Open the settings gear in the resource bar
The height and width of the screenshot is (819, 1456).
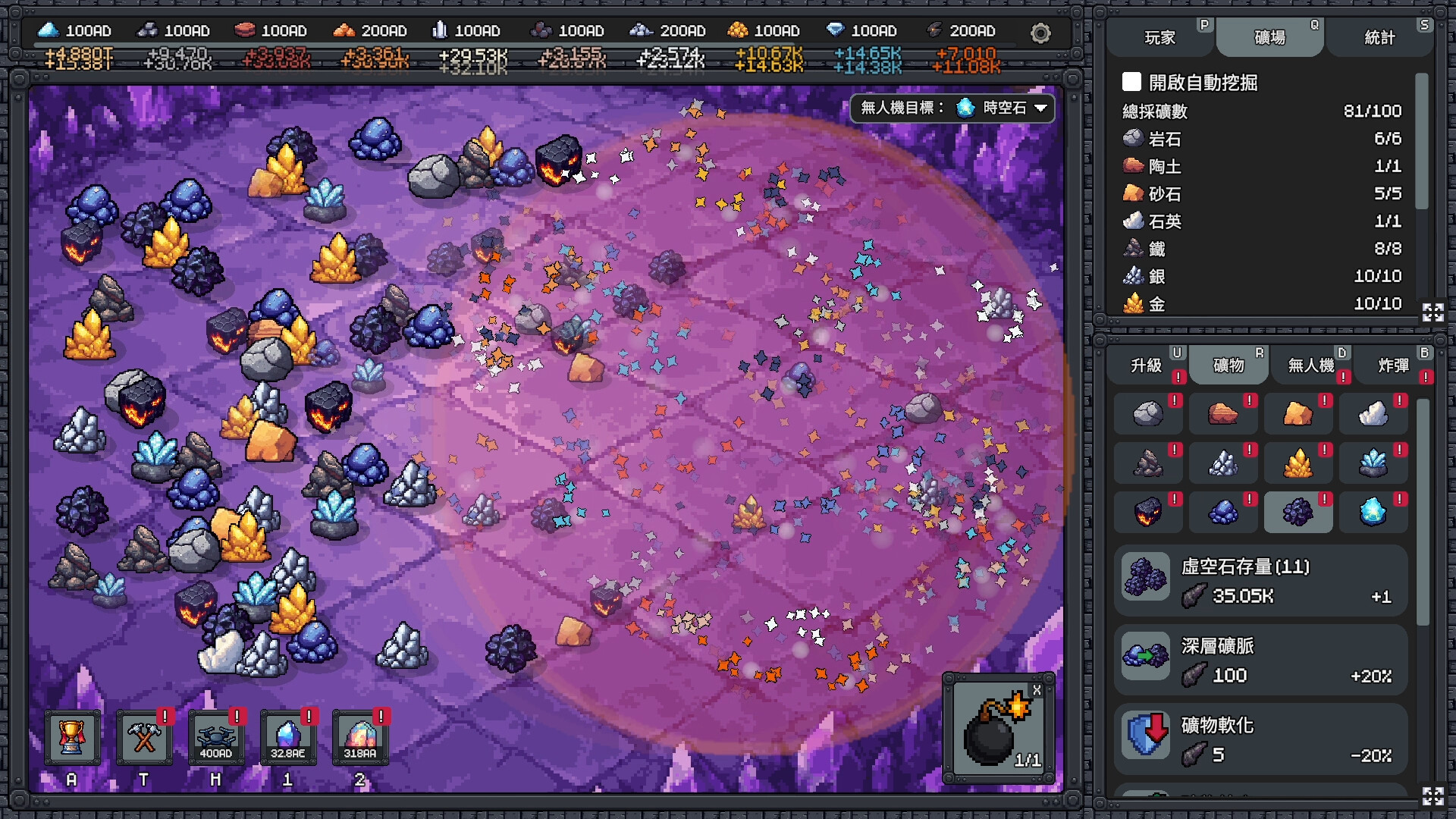coord(1040,33)
